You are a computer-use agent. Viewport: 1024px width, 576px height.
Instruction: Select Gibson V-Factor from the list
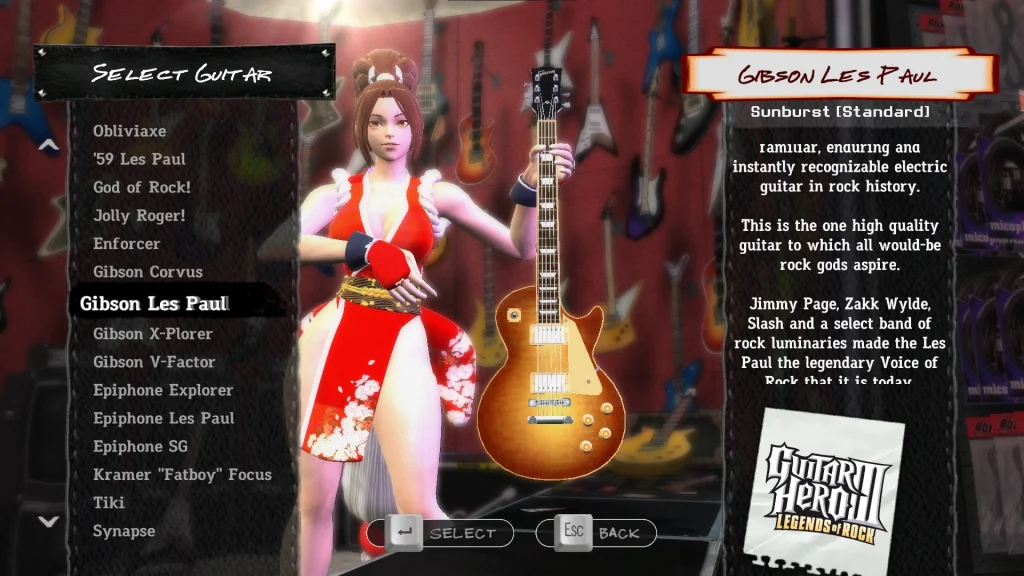pos(154,361)
